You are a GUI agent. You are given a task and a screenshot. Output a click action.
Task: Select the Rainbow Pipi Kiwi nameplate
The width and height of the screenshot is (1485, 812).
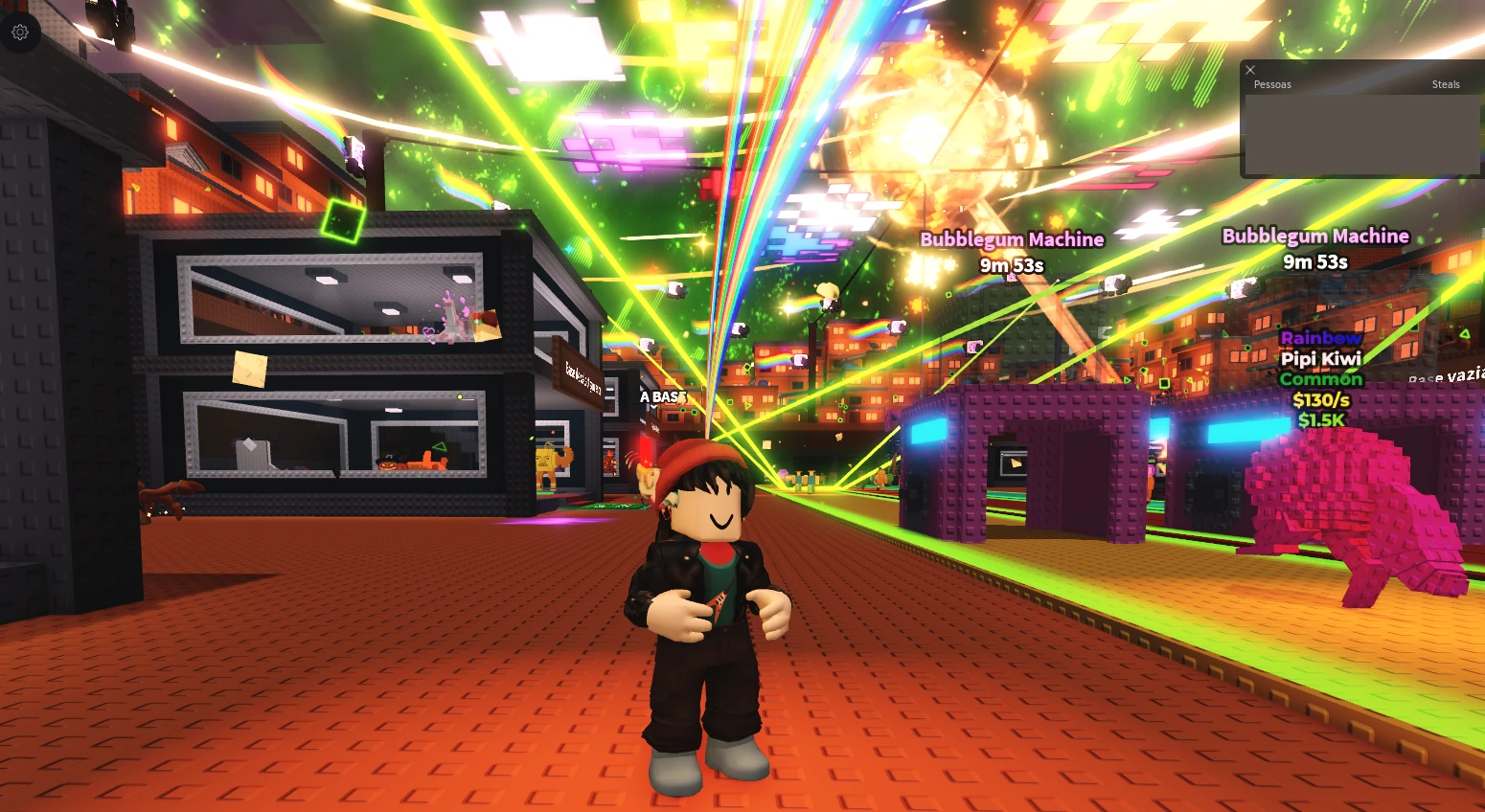click(x=1321, y=358)
